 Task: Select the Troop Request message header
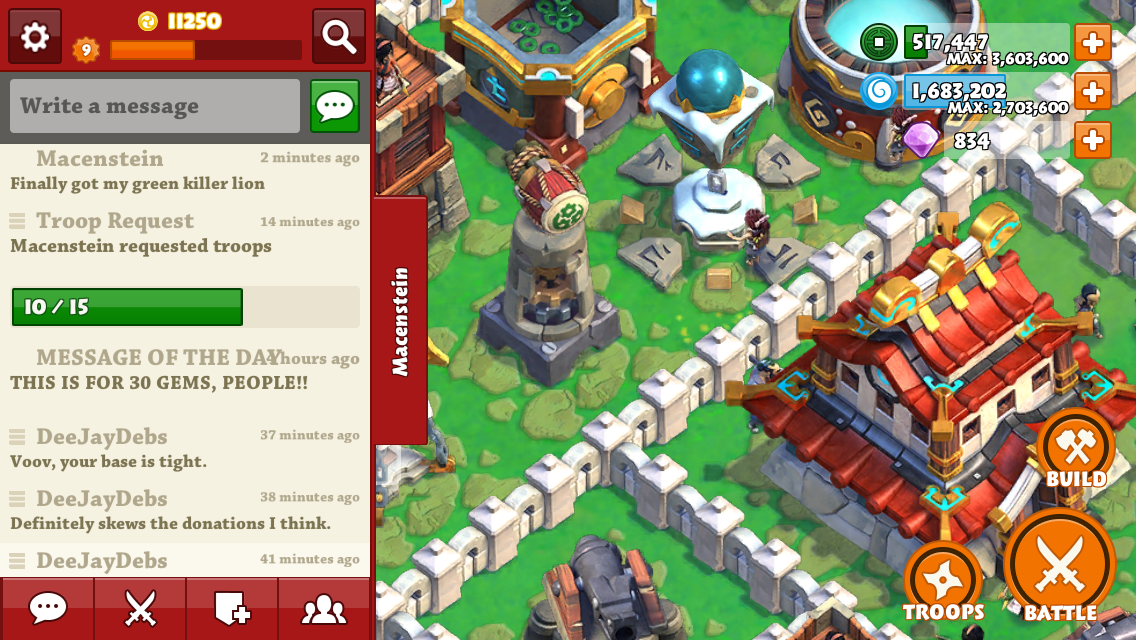pos(115,221)
